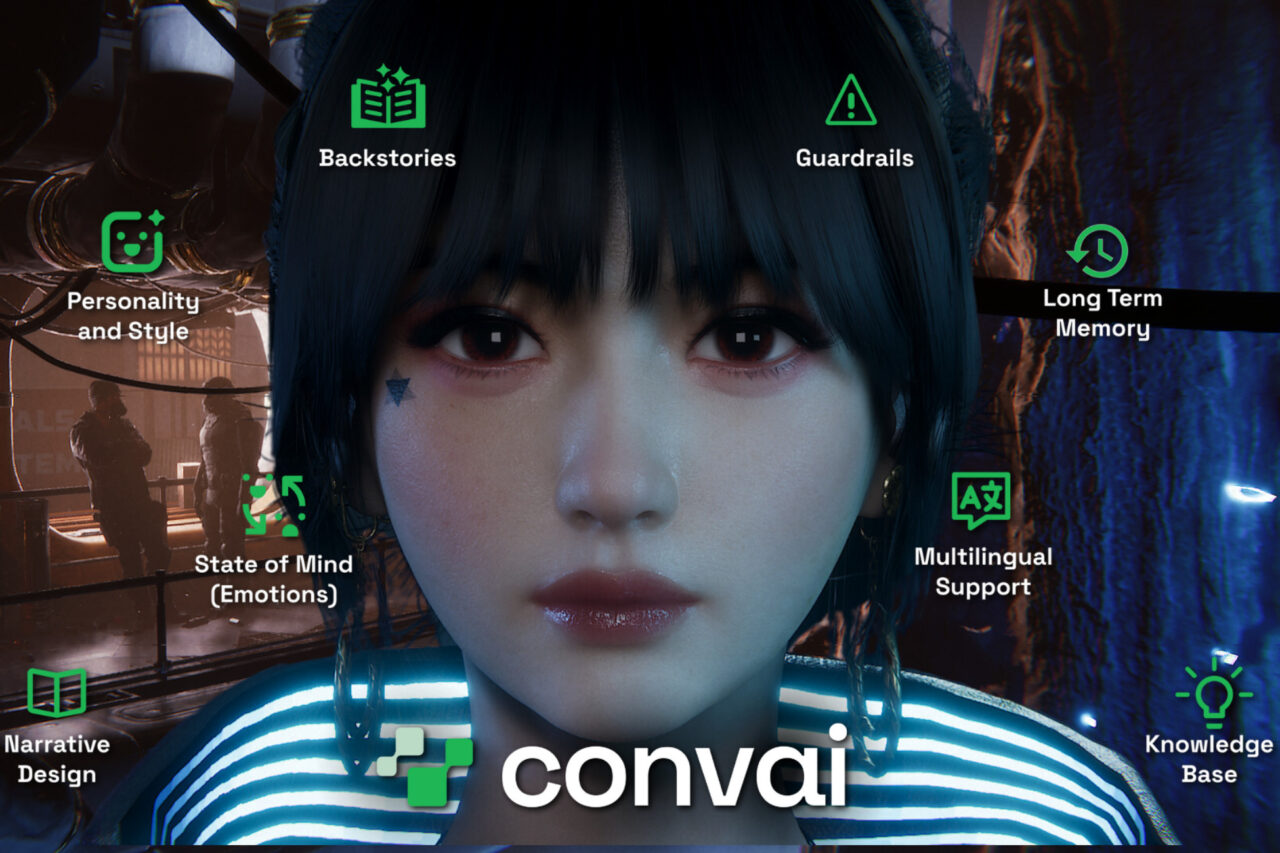This screenshot has height=853, width=1280.
Task: Click the Long Term Memory clock icon
Action: point(1098,251)
